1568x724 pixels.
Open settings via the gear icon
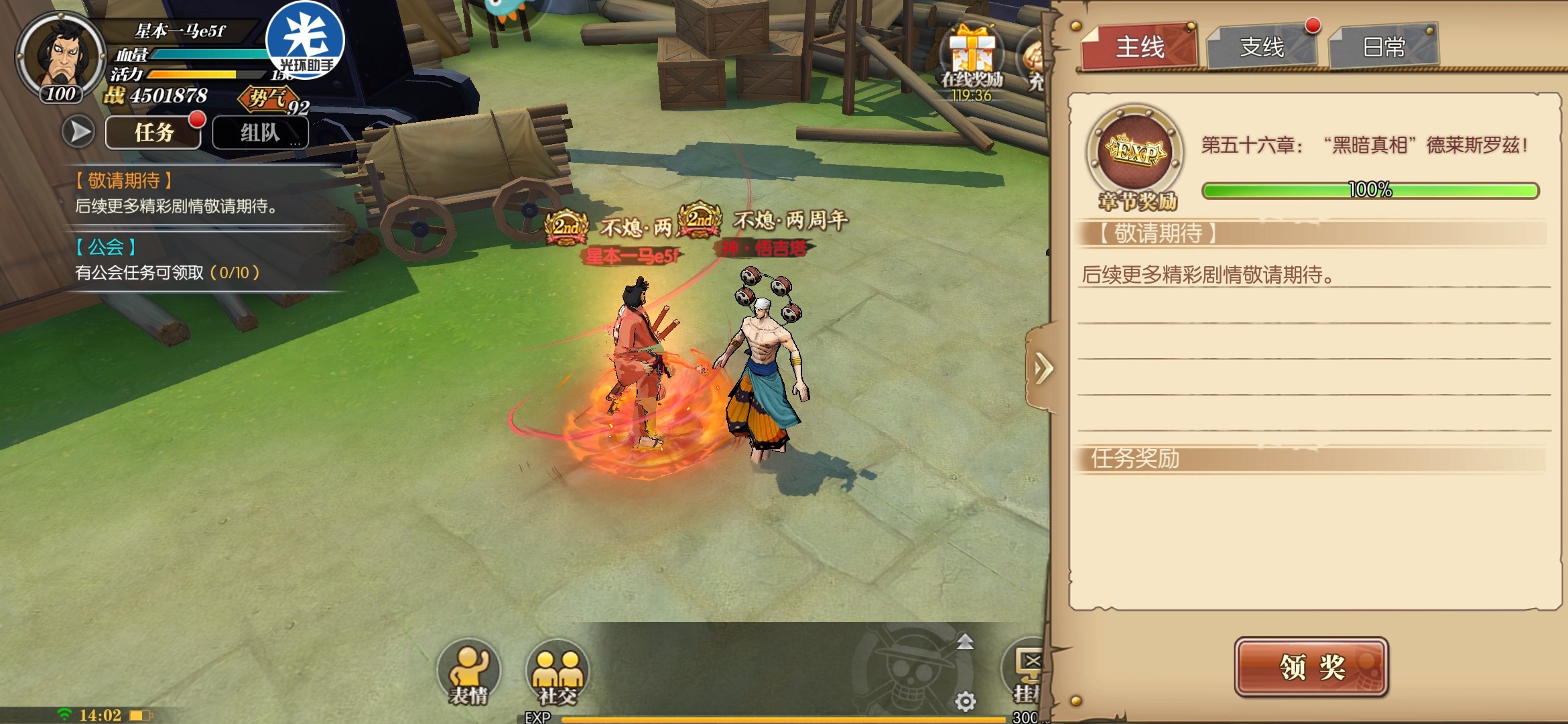(965, 701)
